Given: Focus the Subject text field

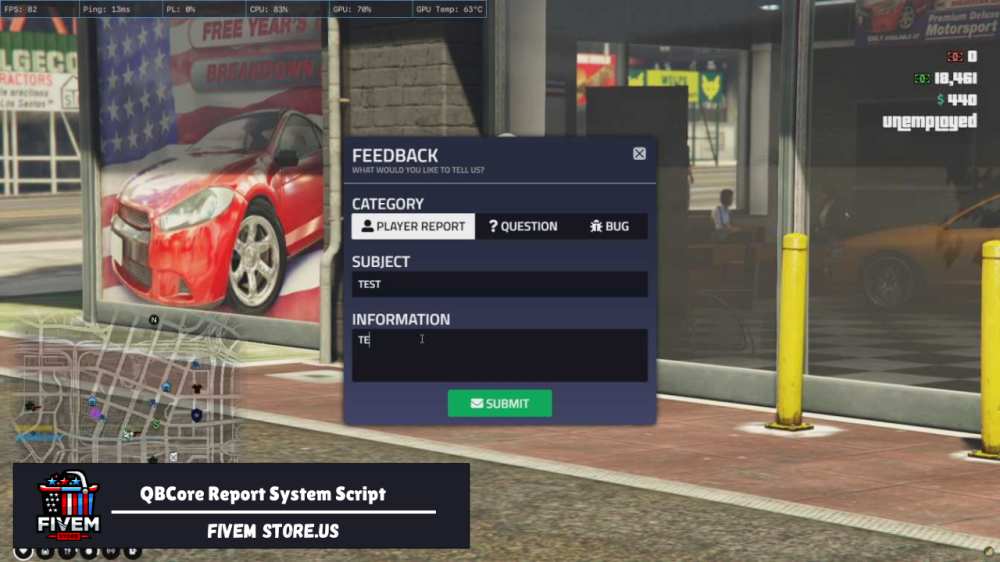Looking at the screenshot, I should [x=499, y=284].
